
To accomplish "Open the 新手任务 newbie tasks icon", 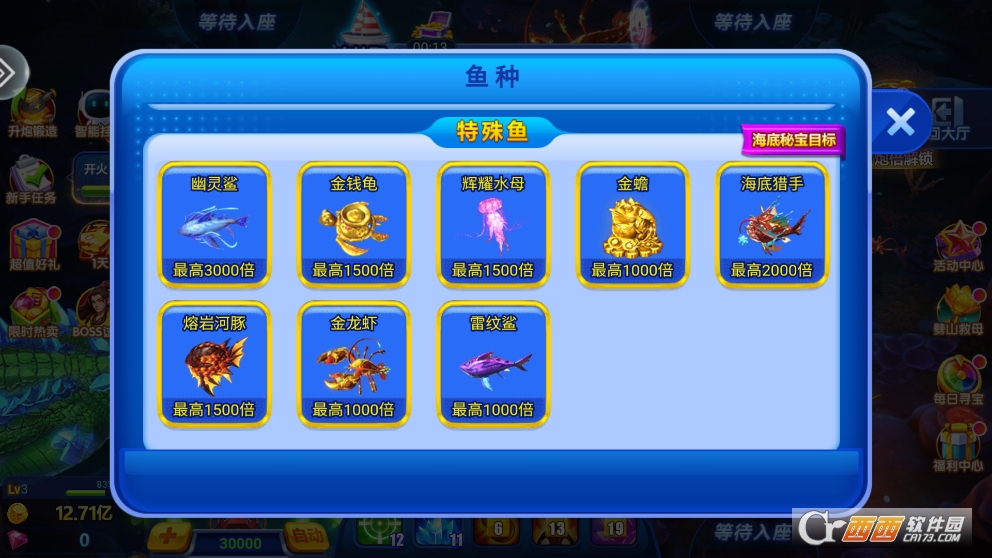I will [x=31, y=182].
